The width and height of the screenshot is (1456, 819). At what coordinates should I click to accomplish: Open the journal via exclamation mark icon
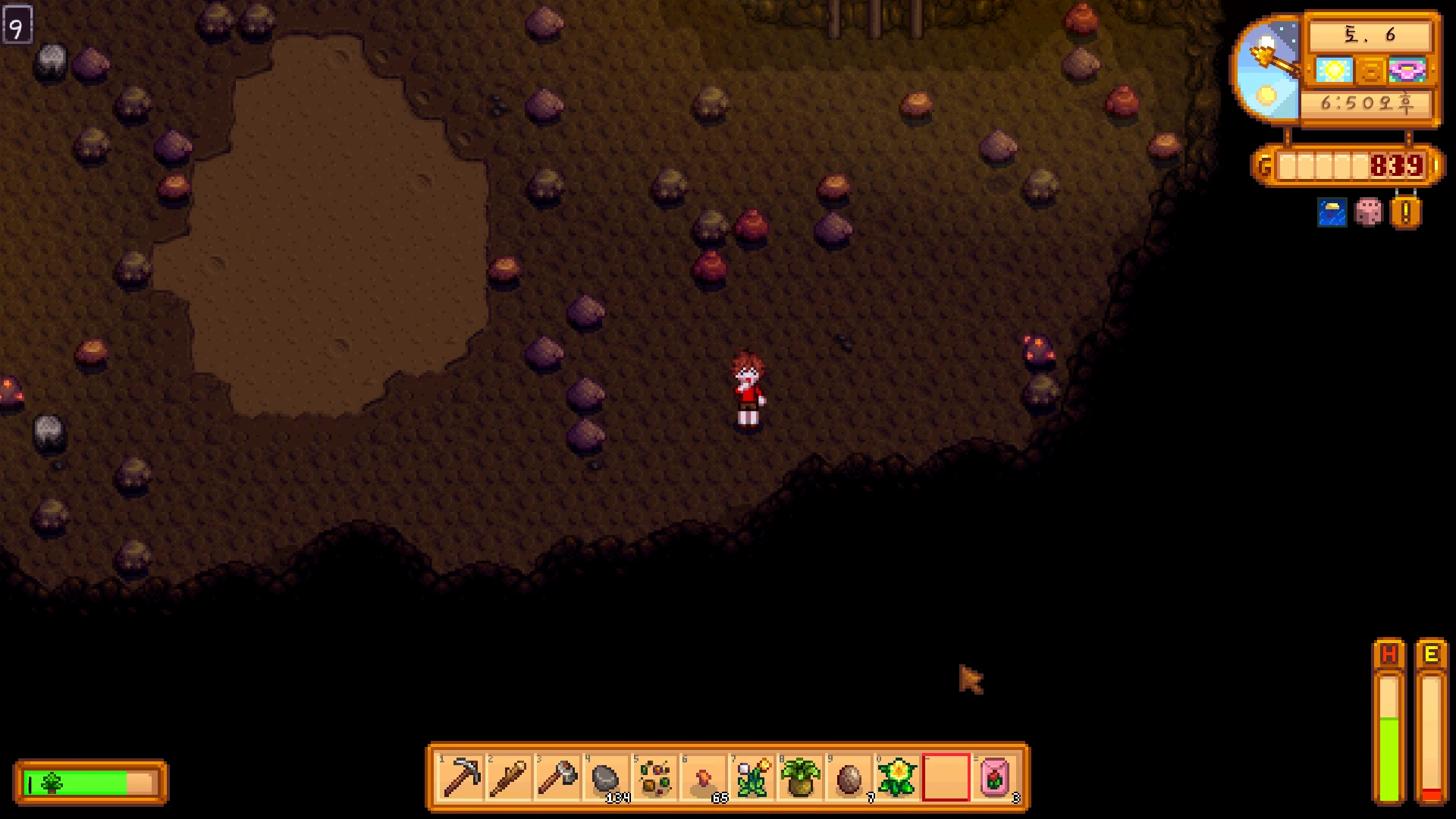click(x=1405, y=213)
